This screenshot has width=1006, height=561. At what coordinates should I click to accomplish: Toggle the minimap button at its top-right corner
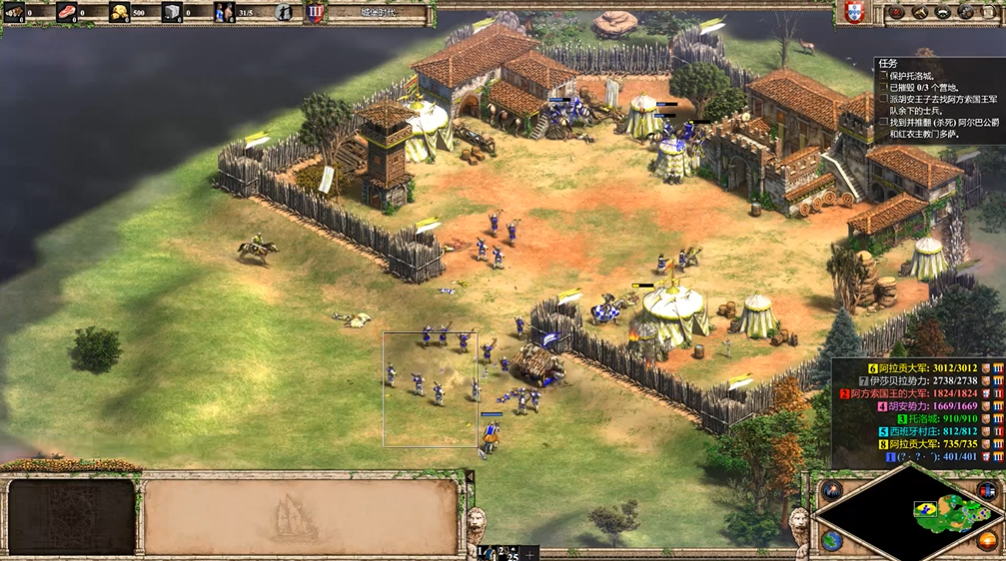coord(988,490)
